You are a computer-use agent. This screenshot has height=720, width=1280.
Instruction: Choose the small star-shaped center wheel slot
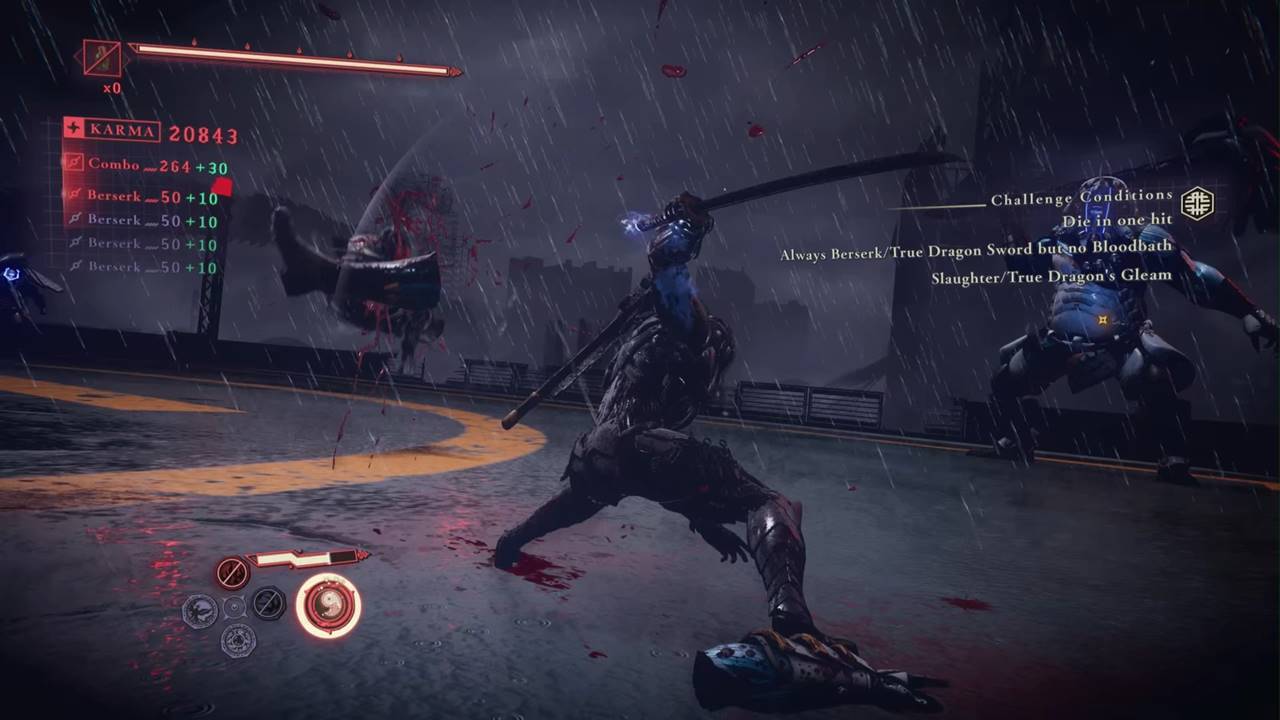(x=234, y=606)
